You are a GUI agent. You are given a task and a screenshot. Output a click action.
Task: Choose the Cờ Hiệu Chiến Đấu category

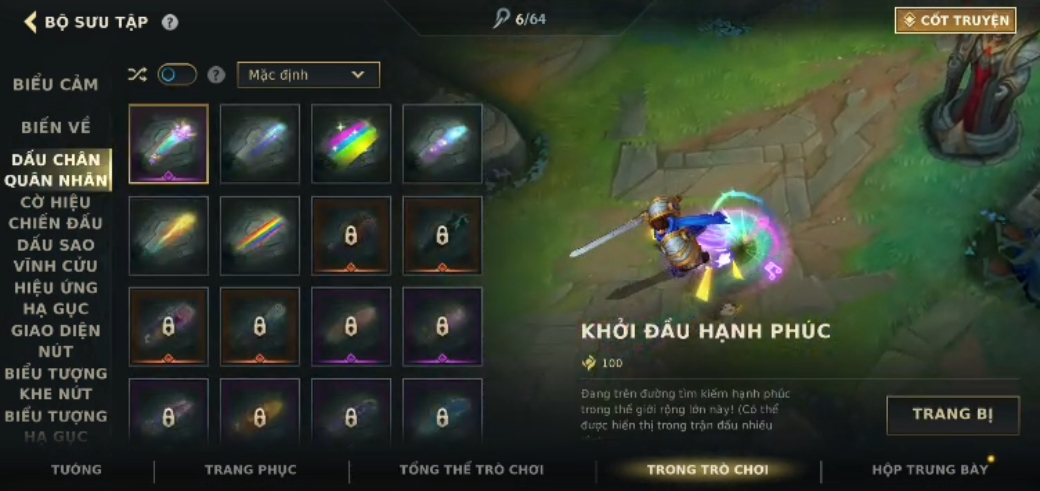[x=56, y=212]
